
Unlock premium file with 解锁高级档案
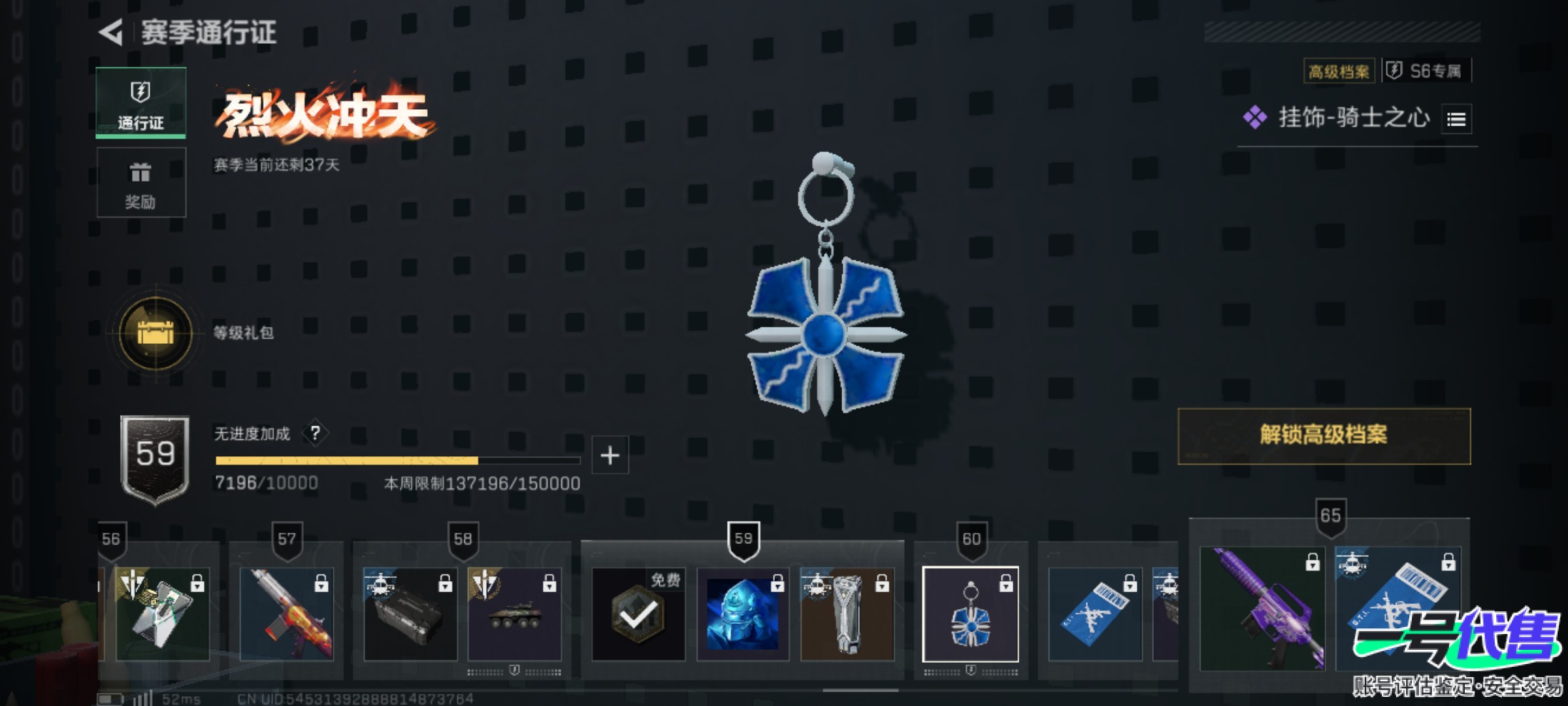coord(1324,436)
